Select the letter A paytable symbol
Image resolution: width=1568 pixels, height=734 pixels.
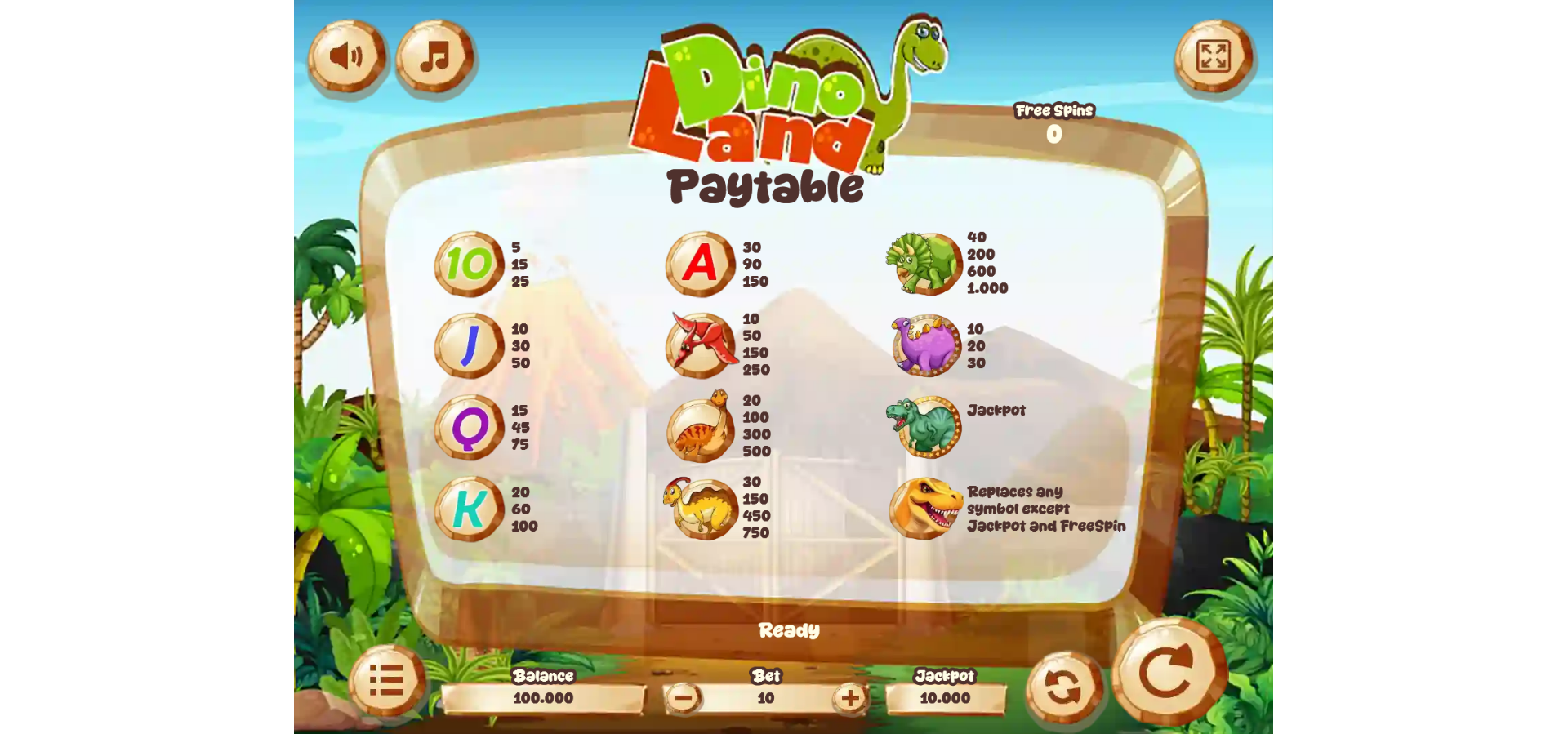pyautogui.click(x=699, y=264)
